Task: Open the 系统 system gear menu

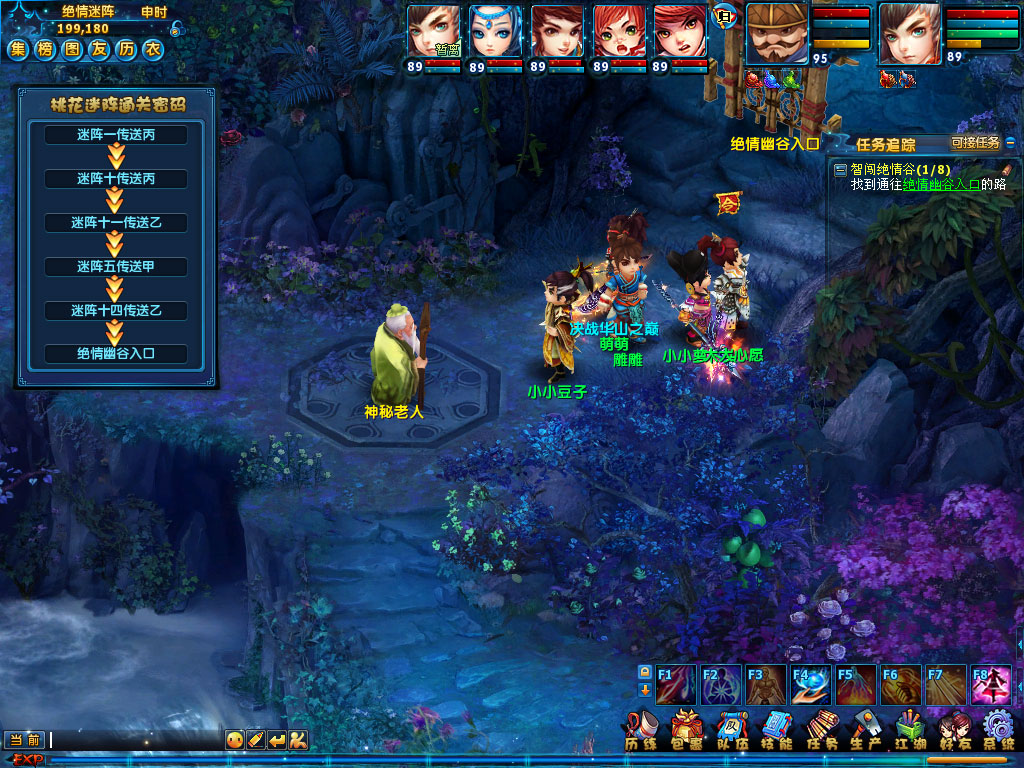Action: coord(998,728)
